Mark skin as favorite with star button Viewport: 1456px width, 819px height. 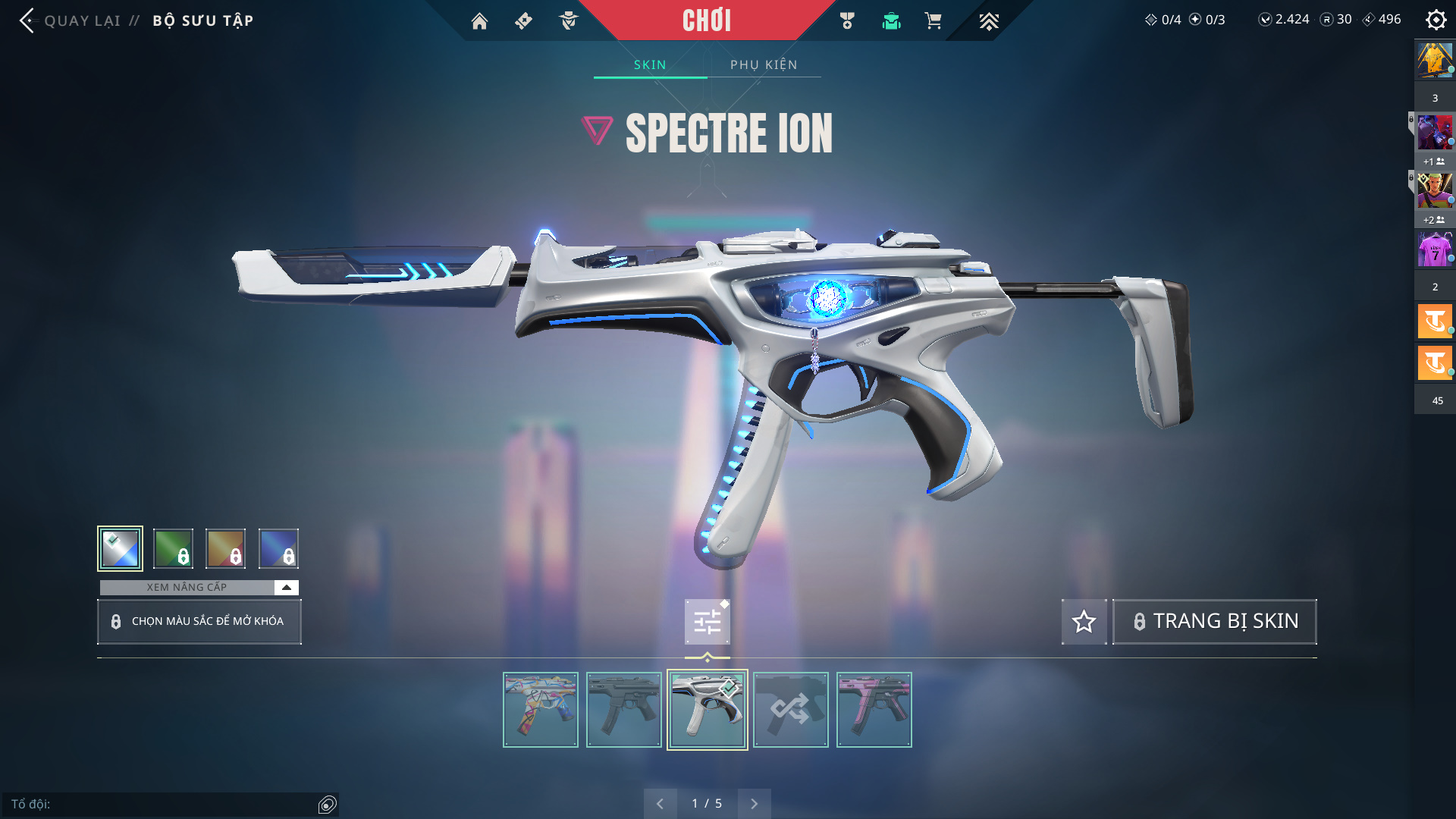[1084, 622]
